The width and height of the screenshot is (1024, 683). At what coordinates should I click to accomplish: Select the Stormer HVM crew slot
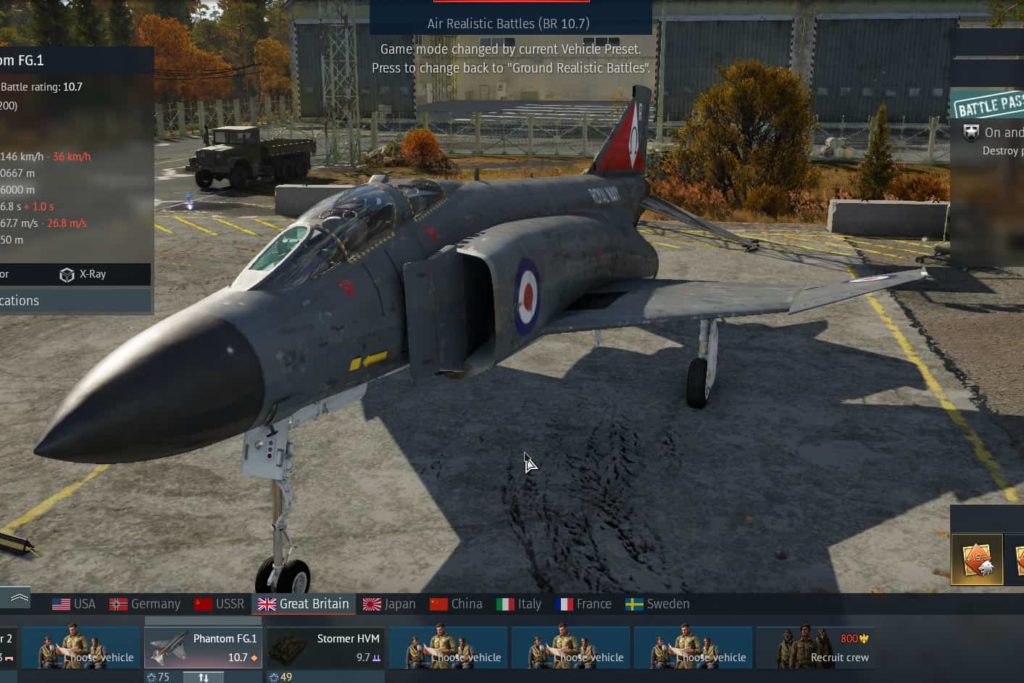[325, 647]
